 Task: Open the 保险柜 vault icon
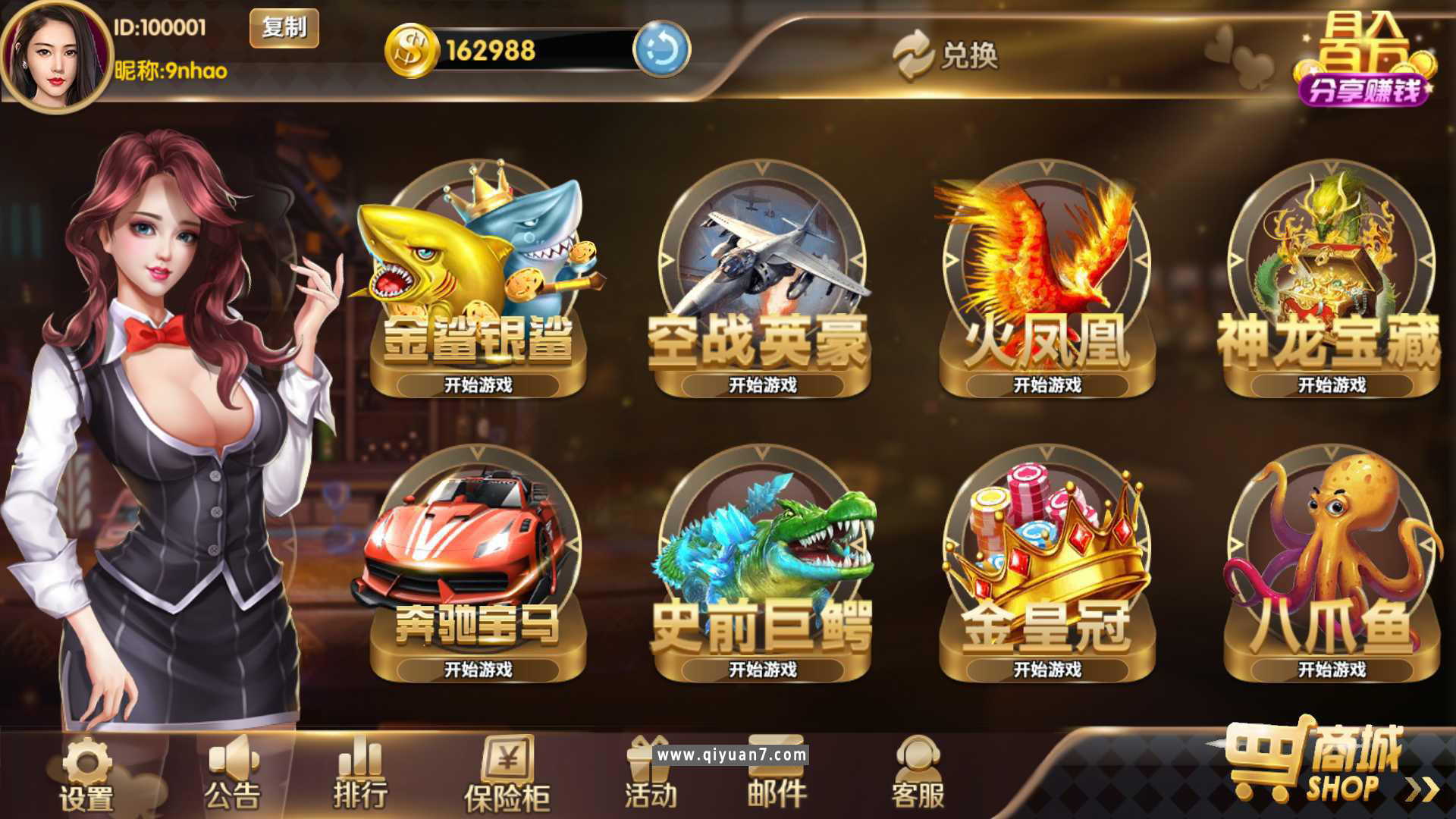pyautogui.click(x=507, y=762)
